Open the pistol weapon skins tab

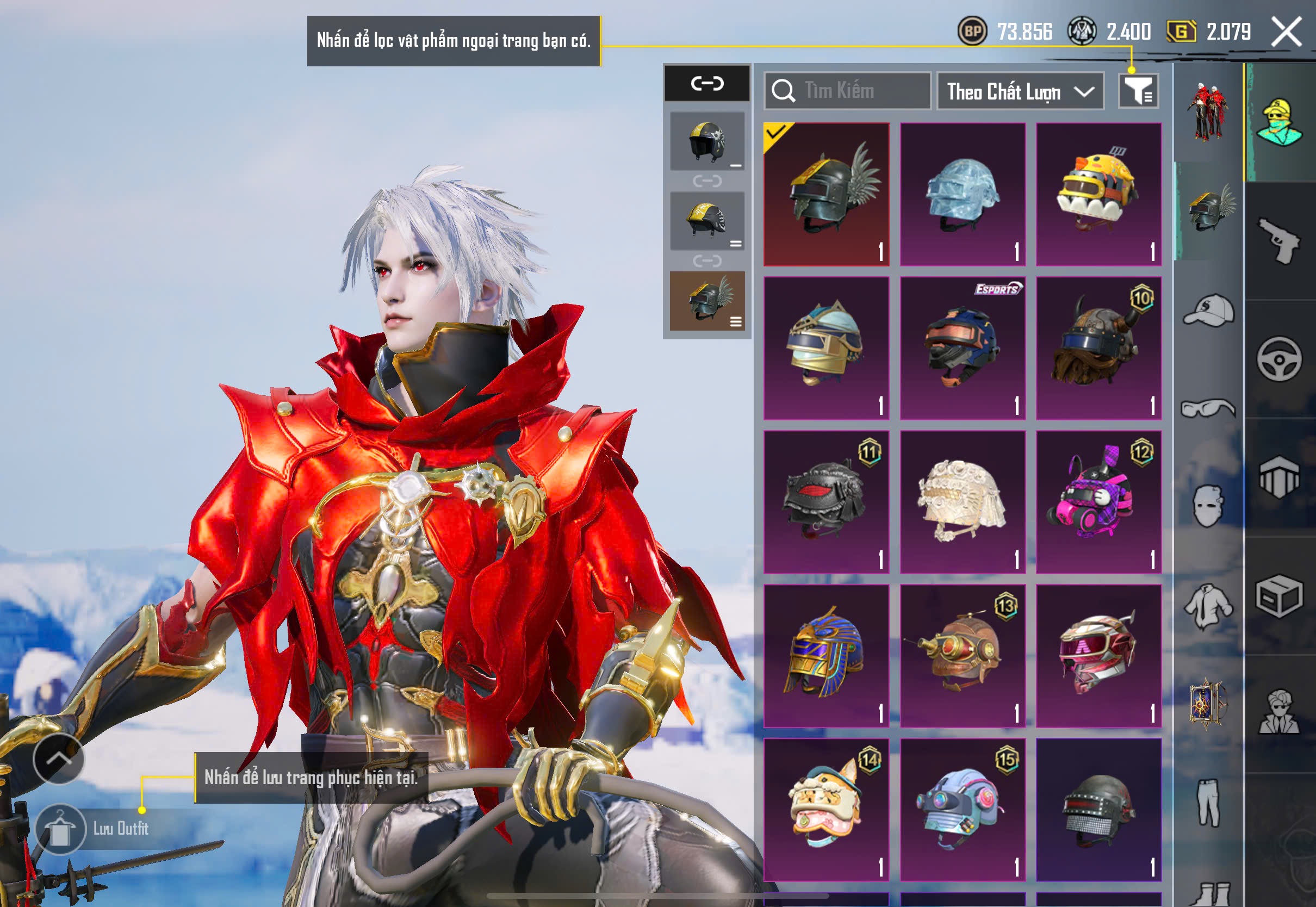coord(1279,241)
